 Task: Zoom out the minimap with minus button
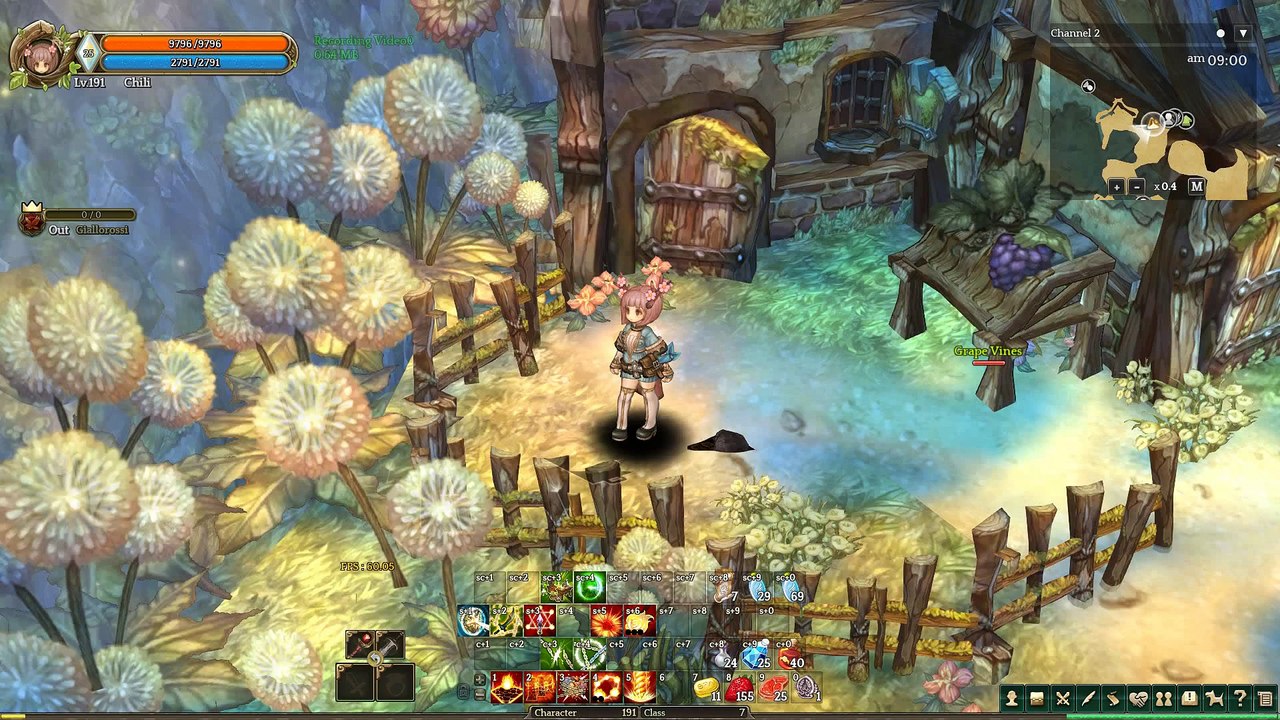[1137, 187]
